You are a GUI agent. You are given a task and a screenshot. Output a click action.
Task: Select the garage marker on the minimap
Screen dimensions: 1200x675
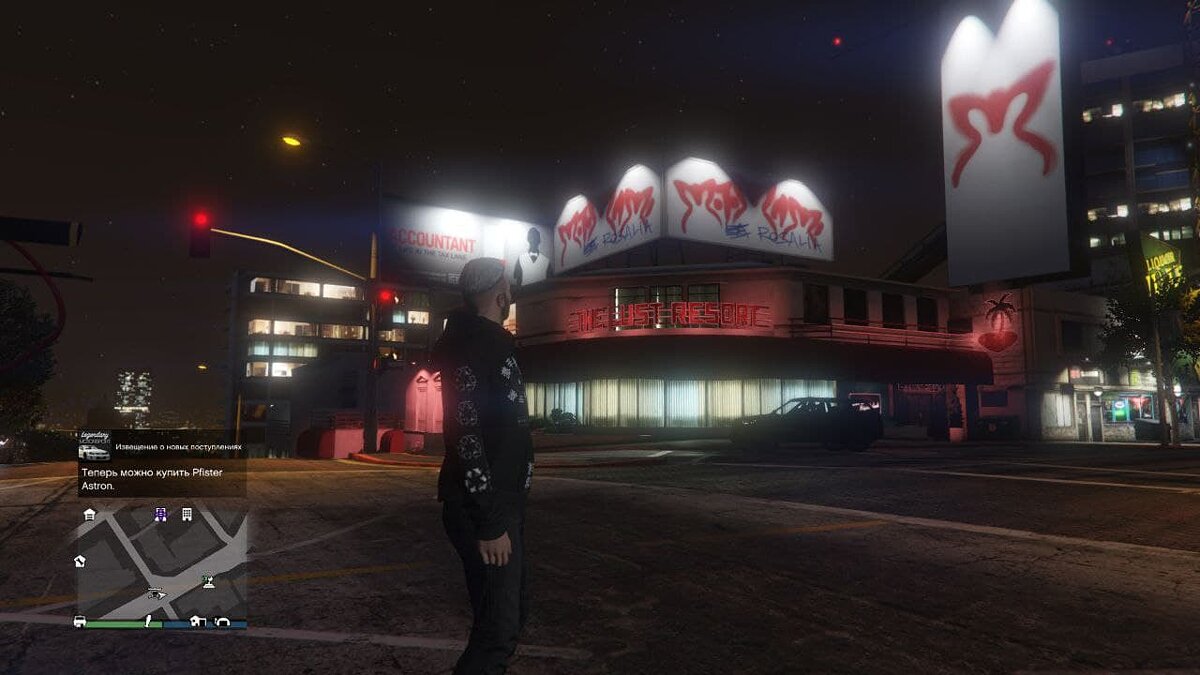[x=90, y=514]
